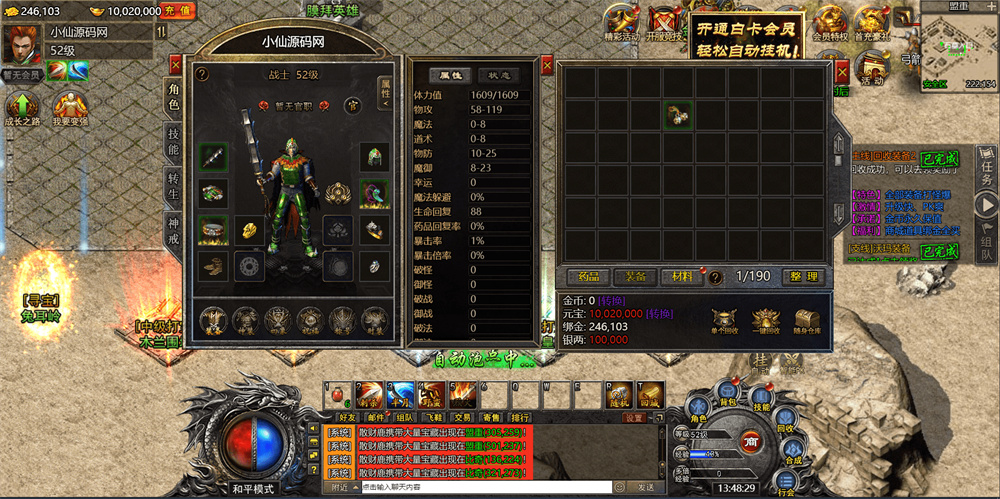Viewport: 1000px width, 499px height.
Task: Show the 状态 status tab
Action: click(x=498, y=75)
